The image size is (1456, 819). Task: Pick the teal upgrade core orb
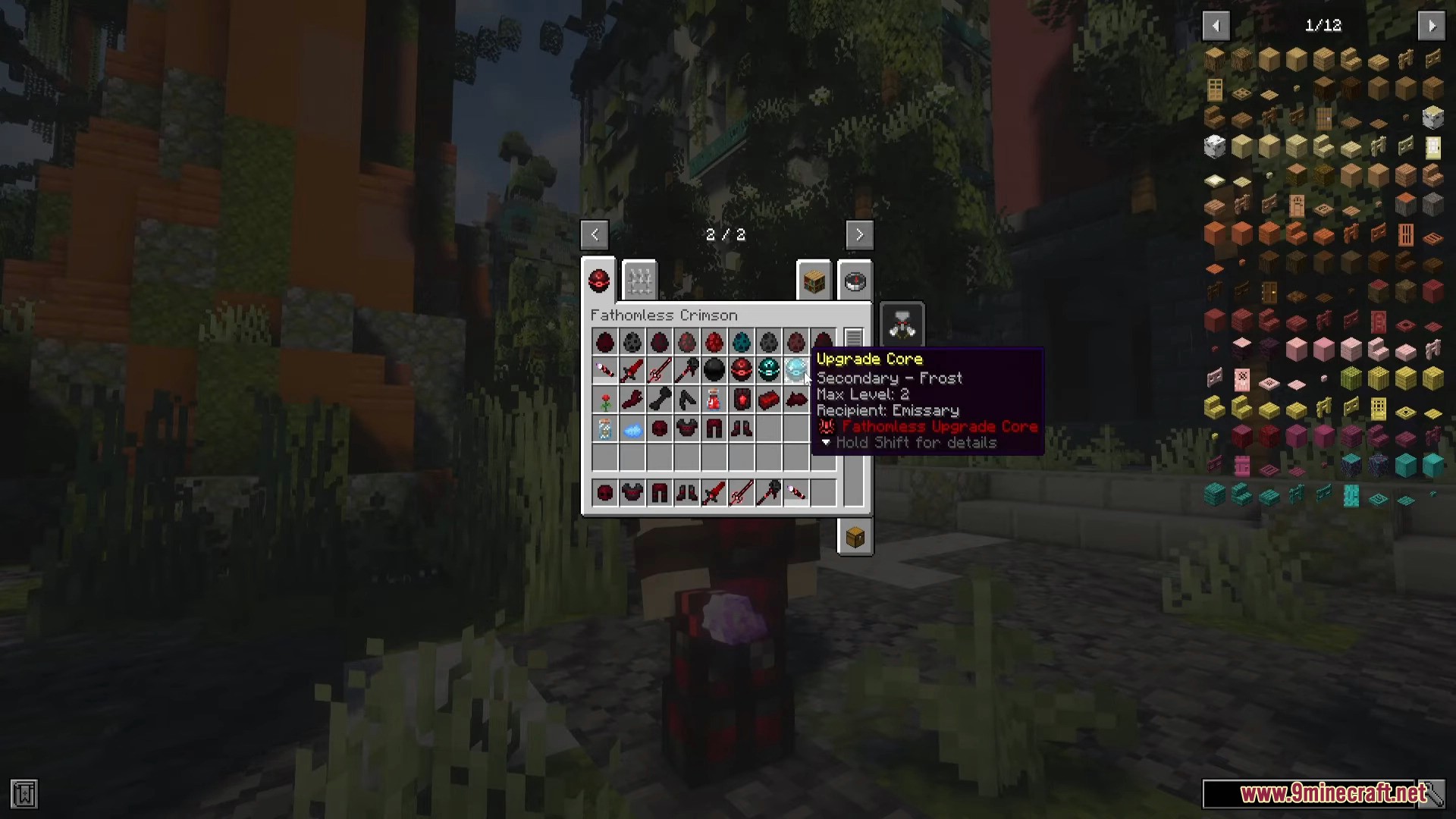768,370
